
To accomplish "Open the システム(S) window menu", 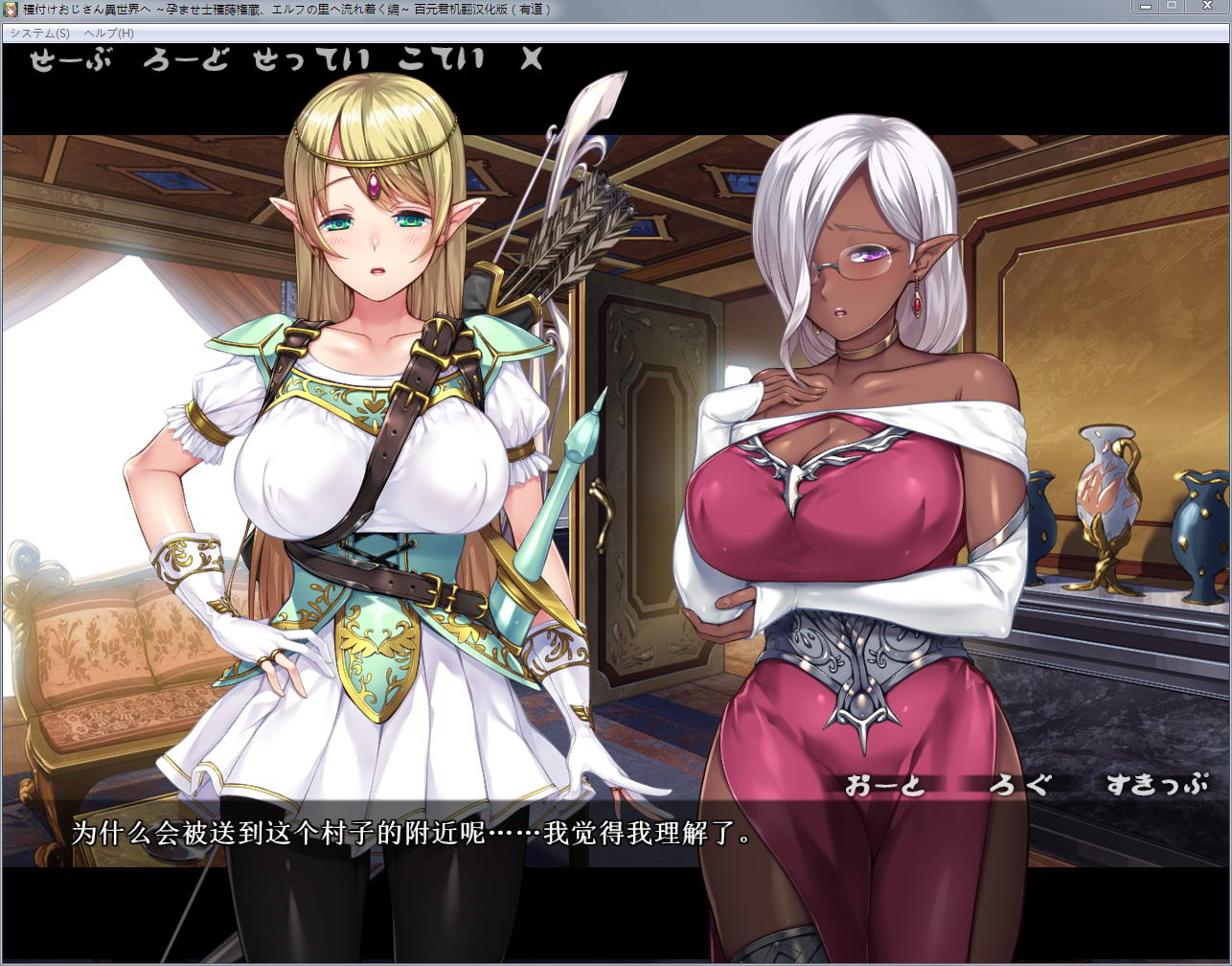I will pyautogui.click(x=39, y=33).
